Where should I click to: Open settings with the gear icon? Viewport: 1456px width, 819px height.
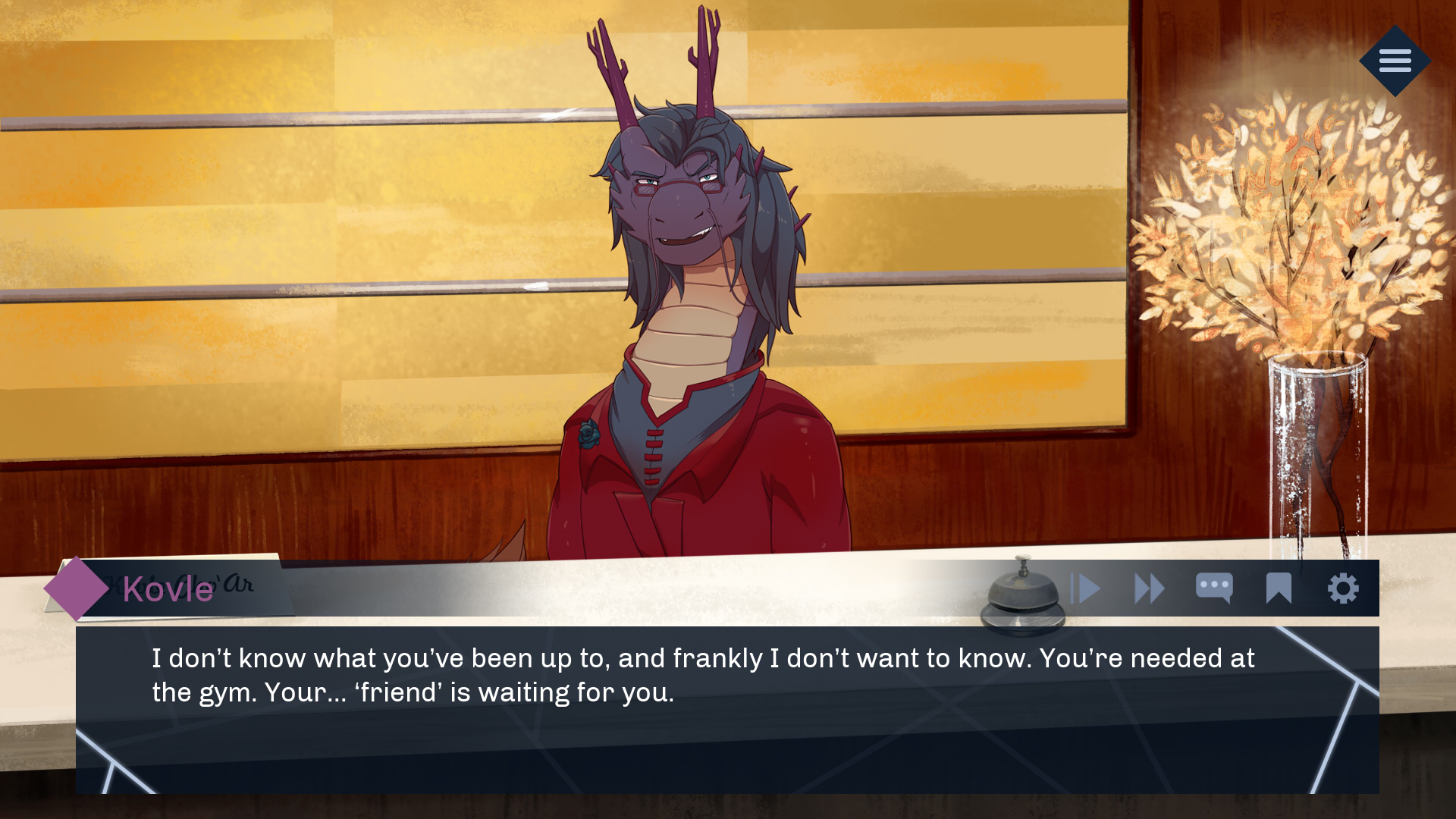pyautogui.click(x=1343, y=588)
